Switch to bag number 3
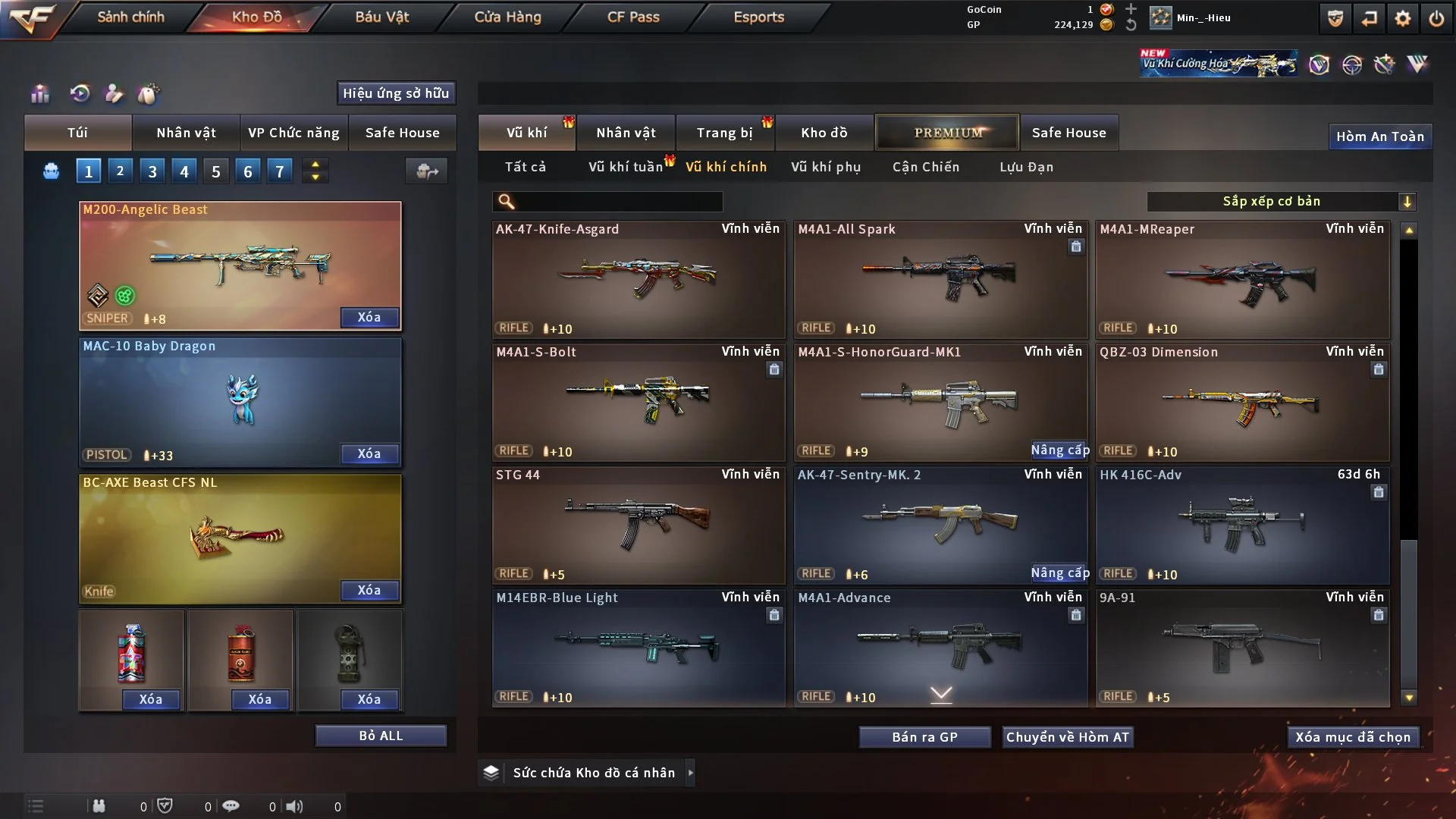Image resolution: width=1456 pixels, height=819 pixels. [152, 171]
